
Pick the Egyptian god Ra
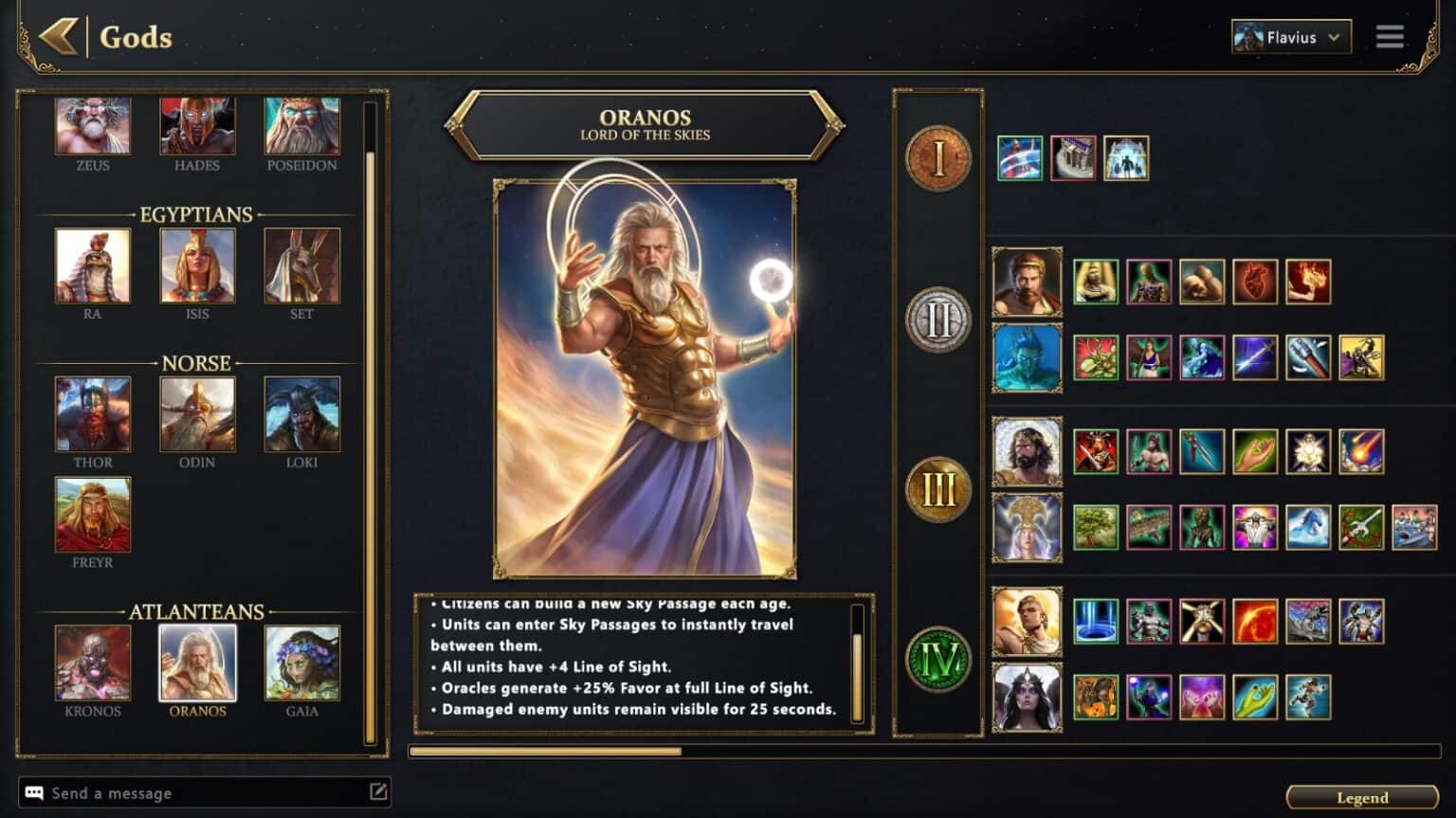coord(93,266)
